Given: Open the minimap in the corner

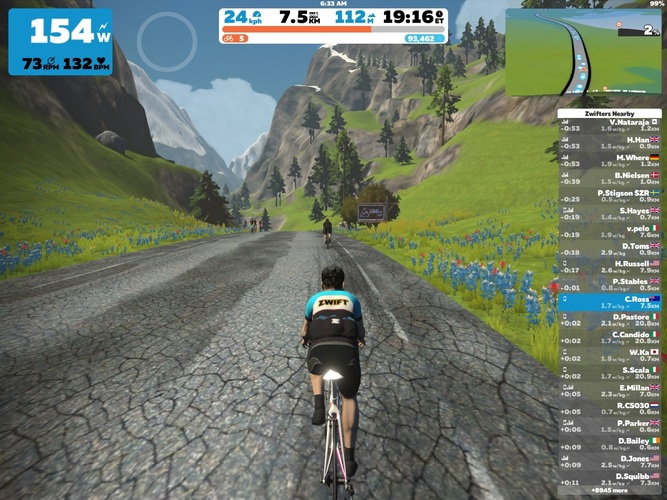Looking at the screenshot, I should tap(585, 52).
